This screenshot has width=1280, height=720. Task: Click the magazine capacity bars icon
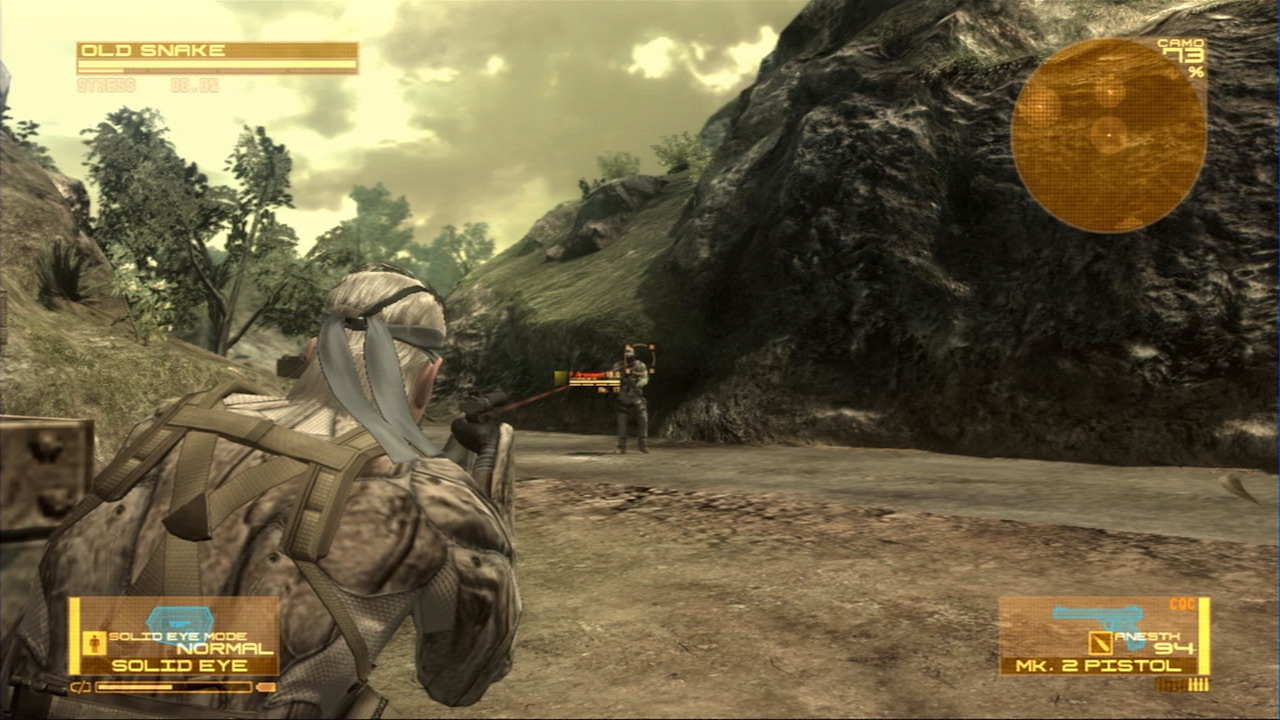(x=1198, y=683)
